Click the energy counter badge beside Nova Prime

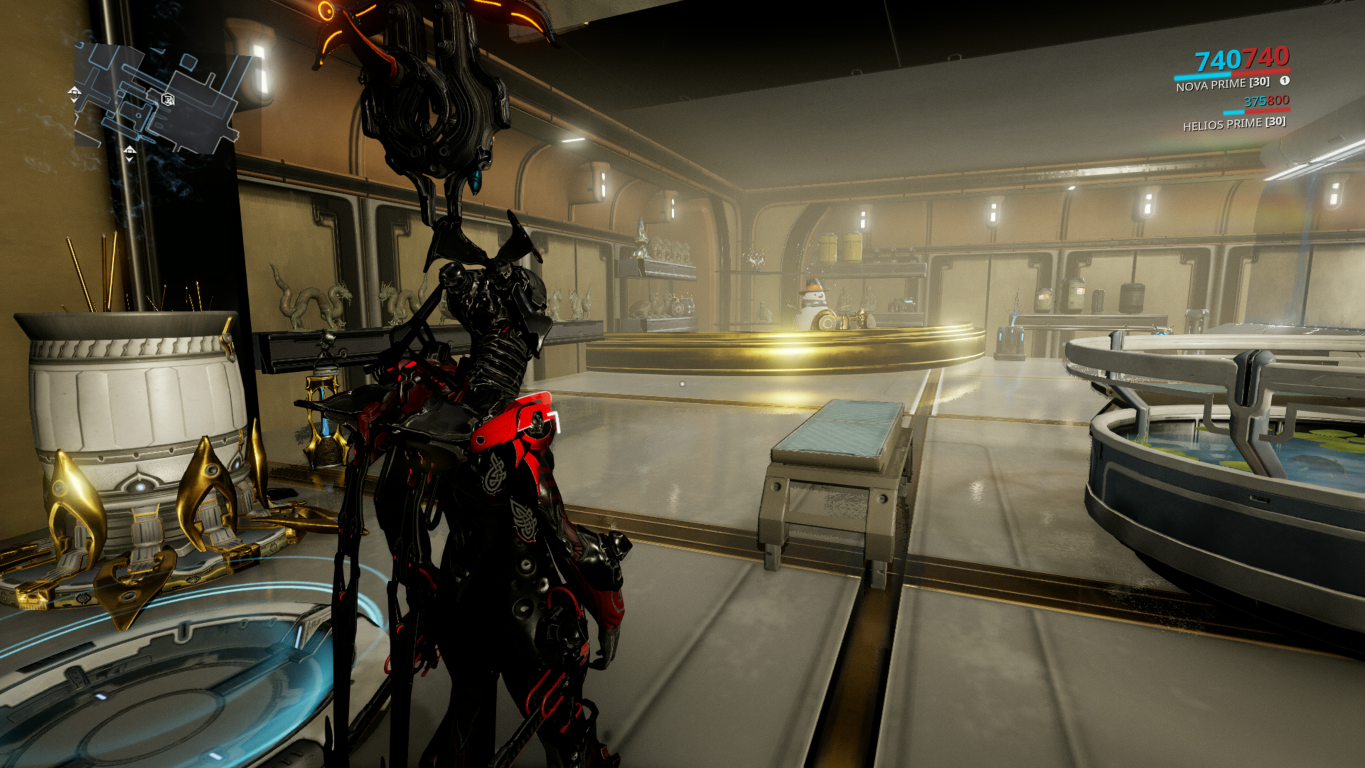tap(1284, 80)
